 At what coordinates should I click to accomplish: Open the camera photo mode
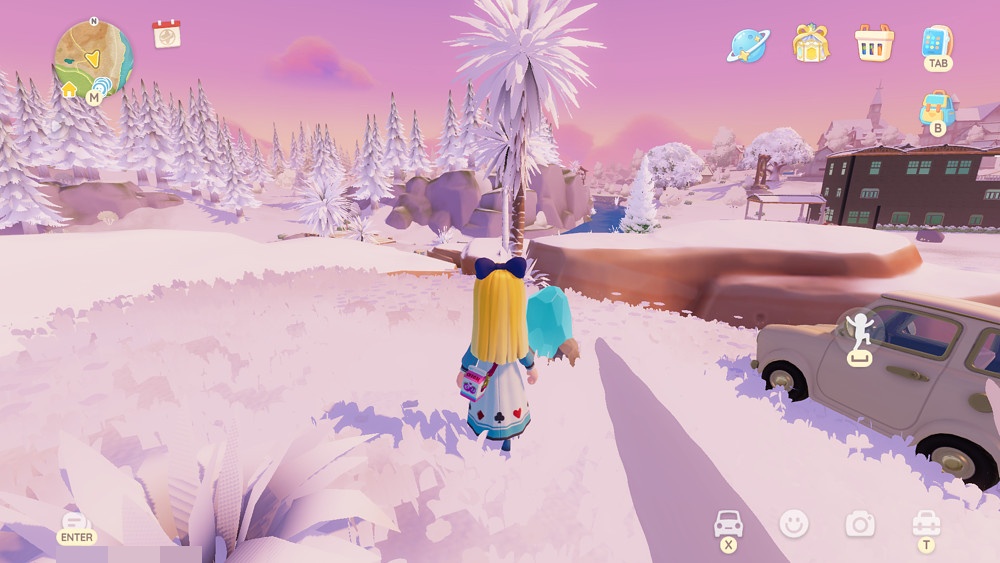coord(859,523)
